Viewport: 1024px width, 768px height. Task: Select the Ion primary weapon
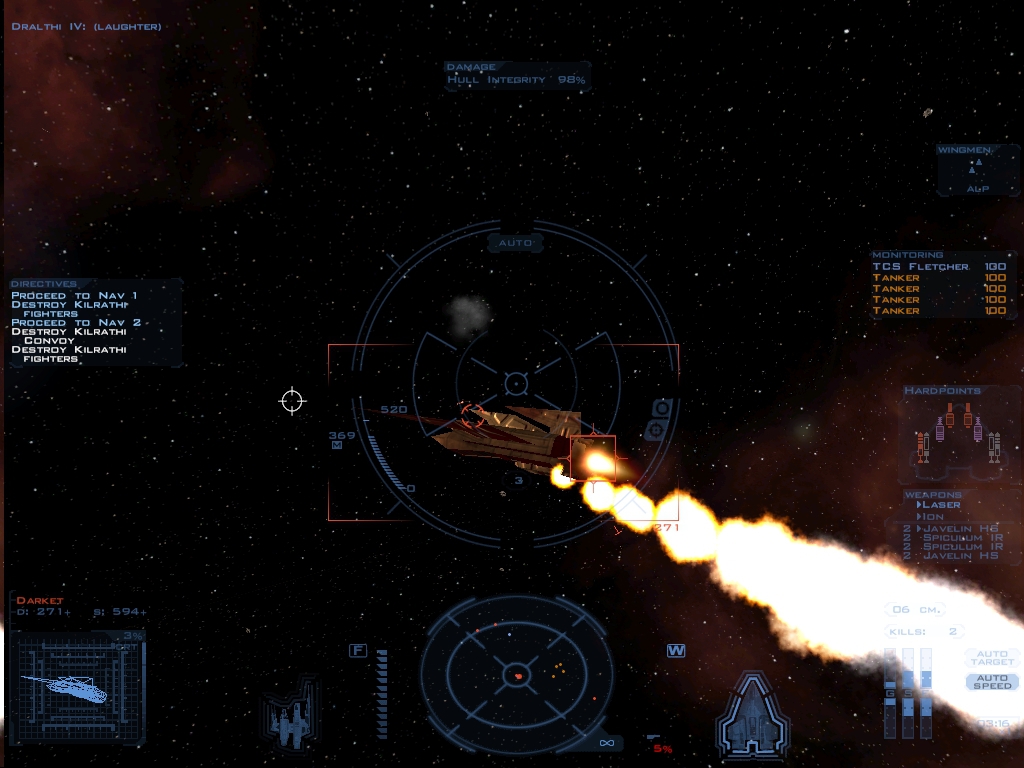(x=936, y=516)
